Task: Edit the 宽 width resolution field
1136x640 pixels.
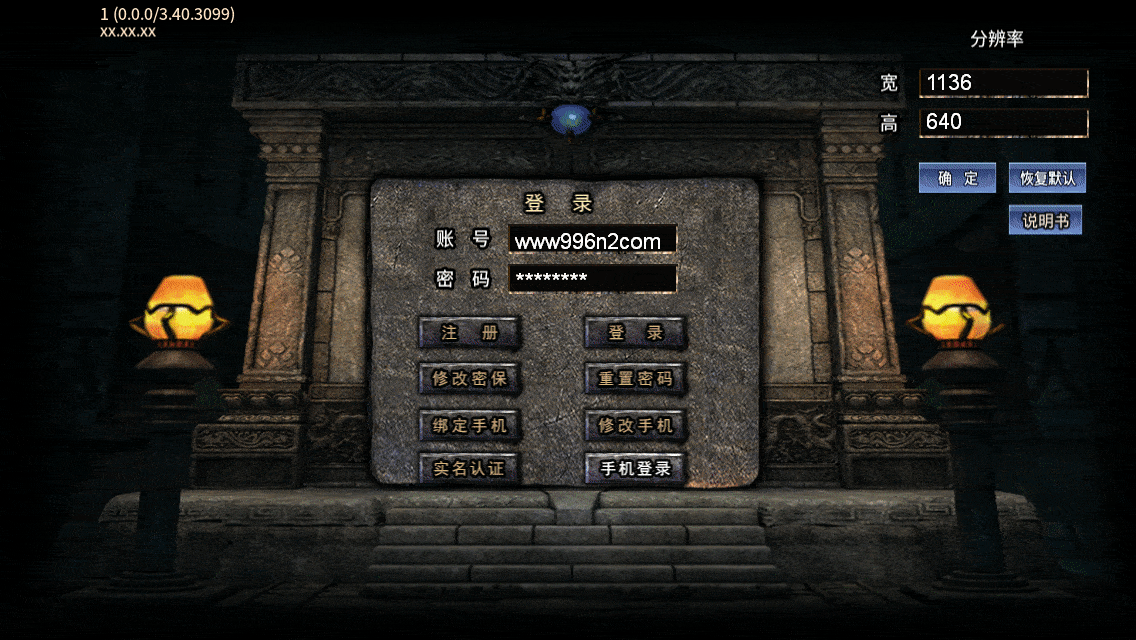Action: 1003,83
